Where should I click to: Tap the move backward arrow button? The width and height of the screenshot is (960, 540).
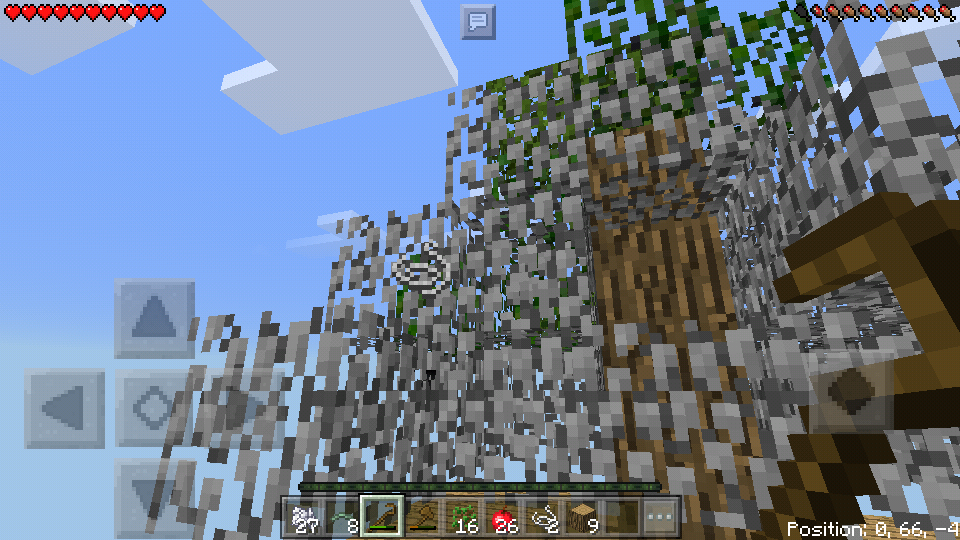(154, 495)
